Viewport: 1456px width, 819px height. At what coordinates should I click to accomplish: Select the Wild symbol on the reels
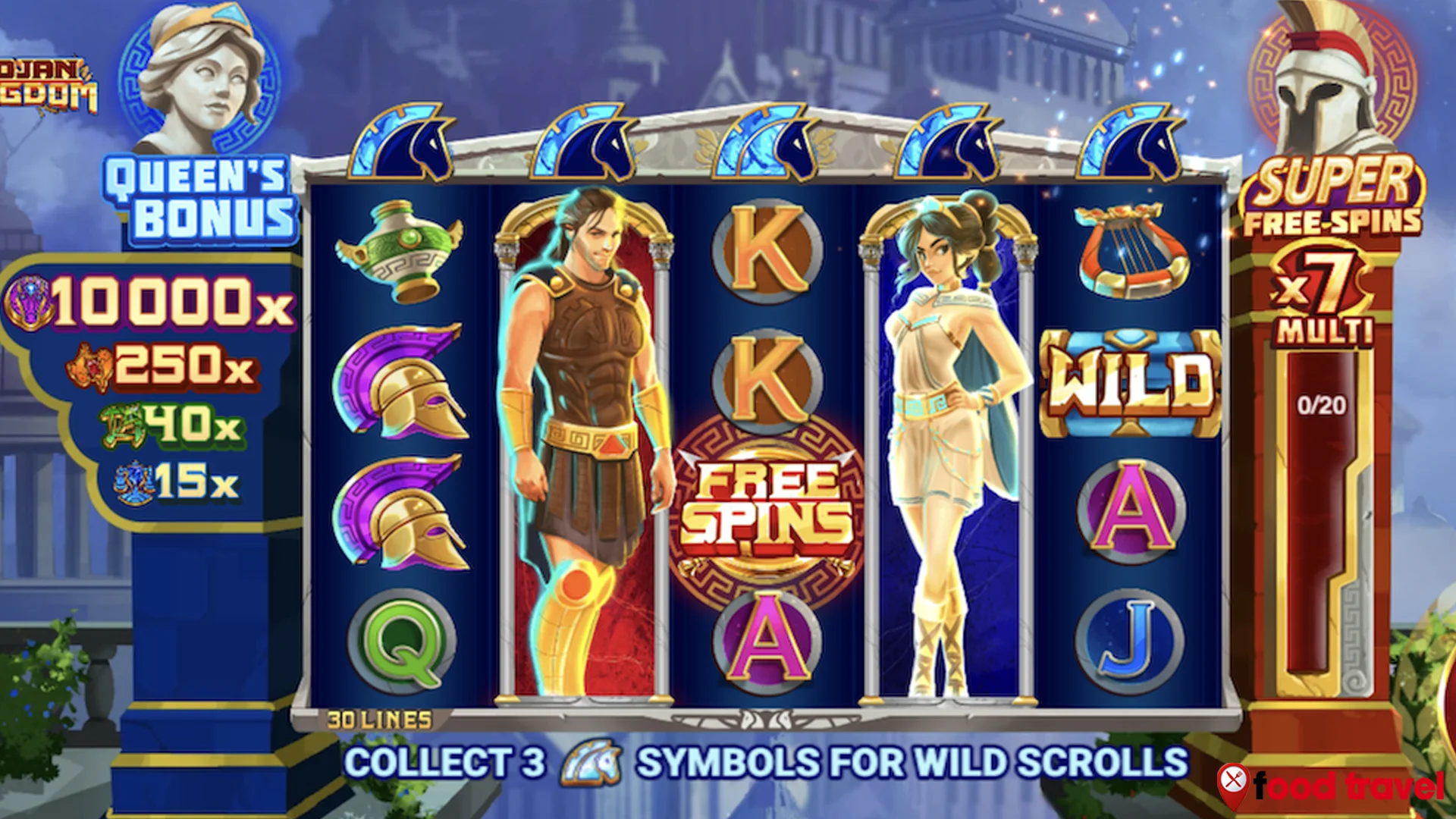point(1130,381)
